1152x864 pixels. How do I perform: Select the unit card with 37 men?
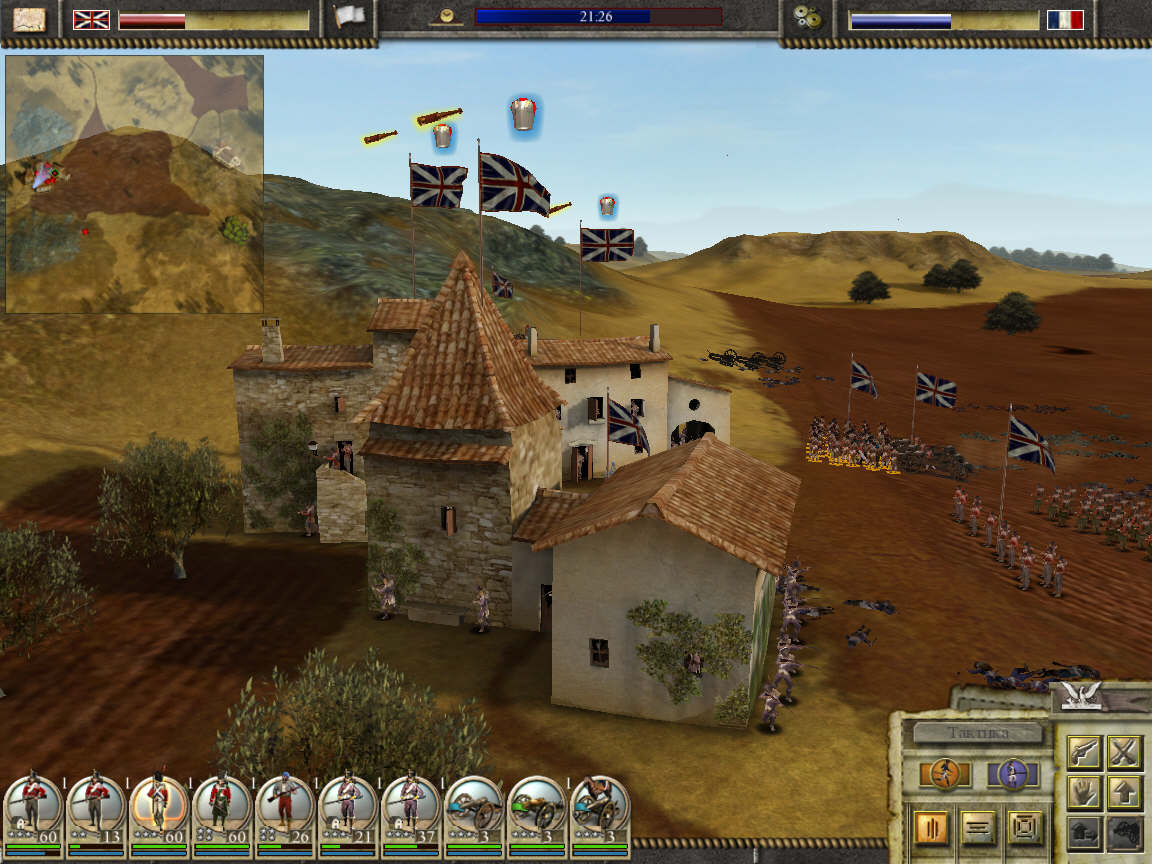click(x=410, y=808)
